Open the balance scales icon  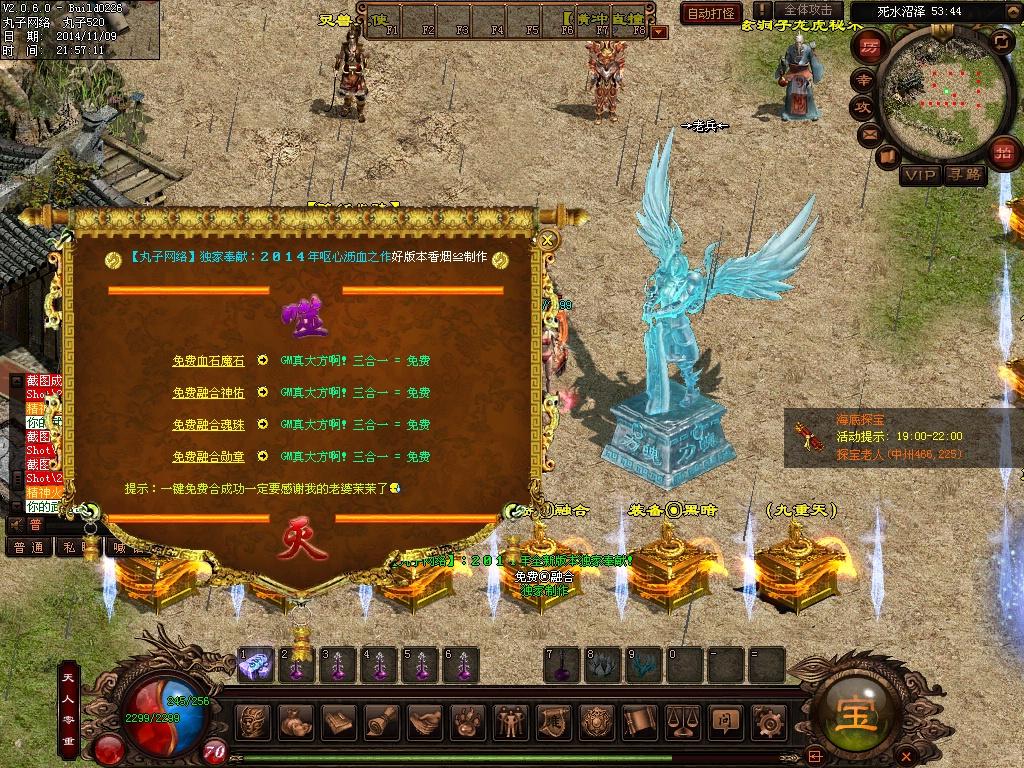pos(683,721)
